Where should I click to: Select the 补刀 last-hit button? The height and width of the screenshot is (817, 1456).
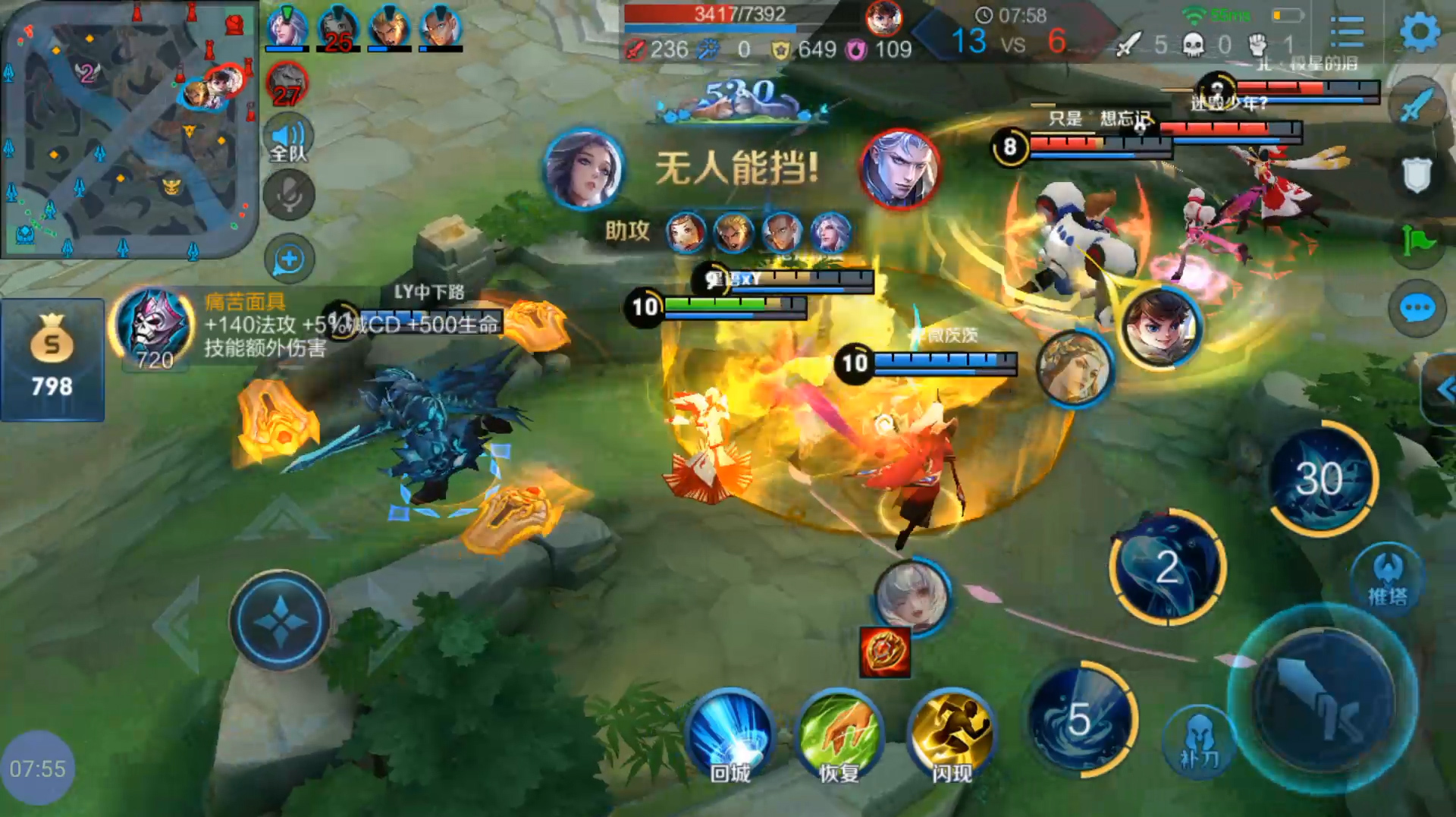tap(1198, 740)
